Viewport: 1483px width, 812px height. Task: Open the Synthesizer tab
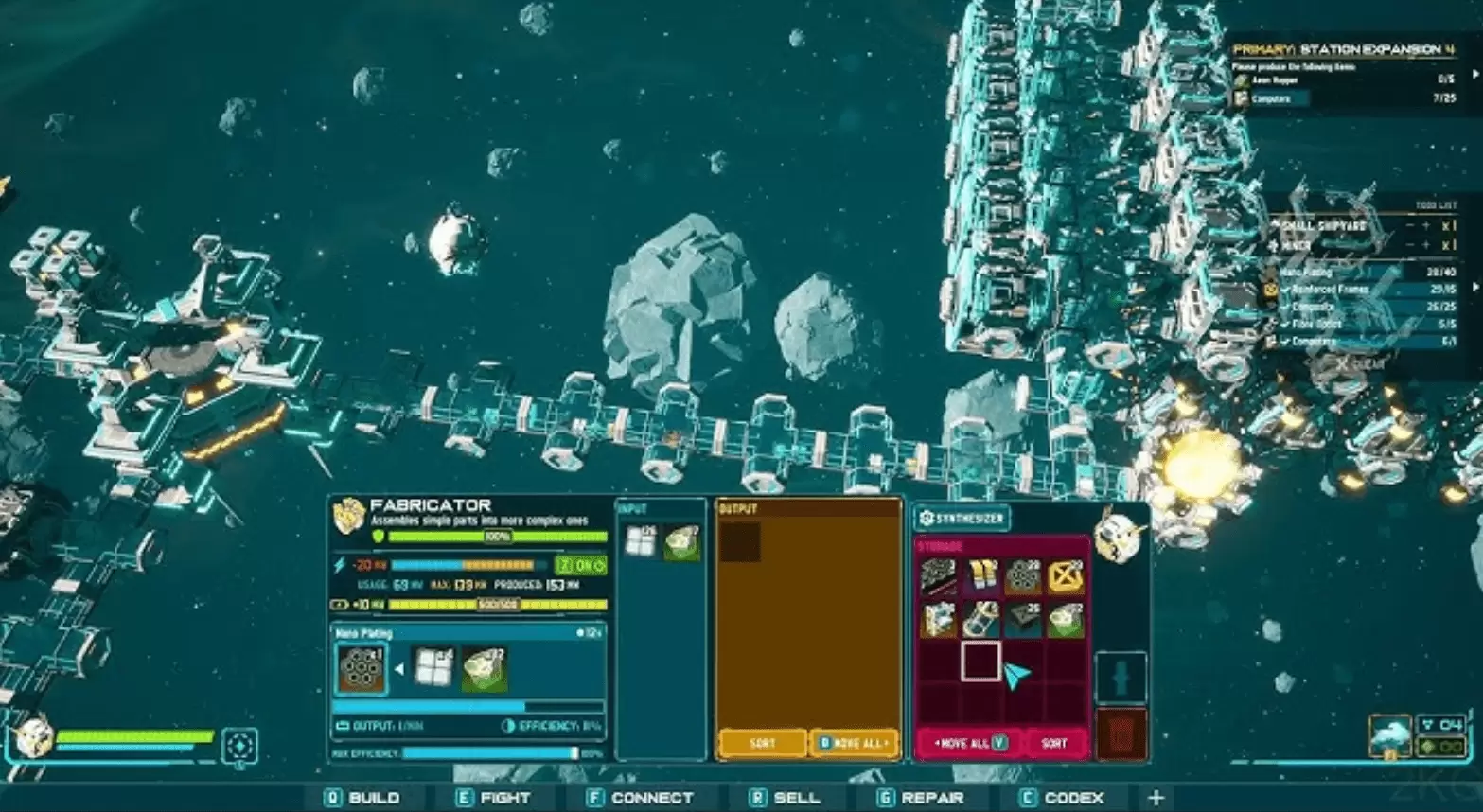[x=962, y=518]
